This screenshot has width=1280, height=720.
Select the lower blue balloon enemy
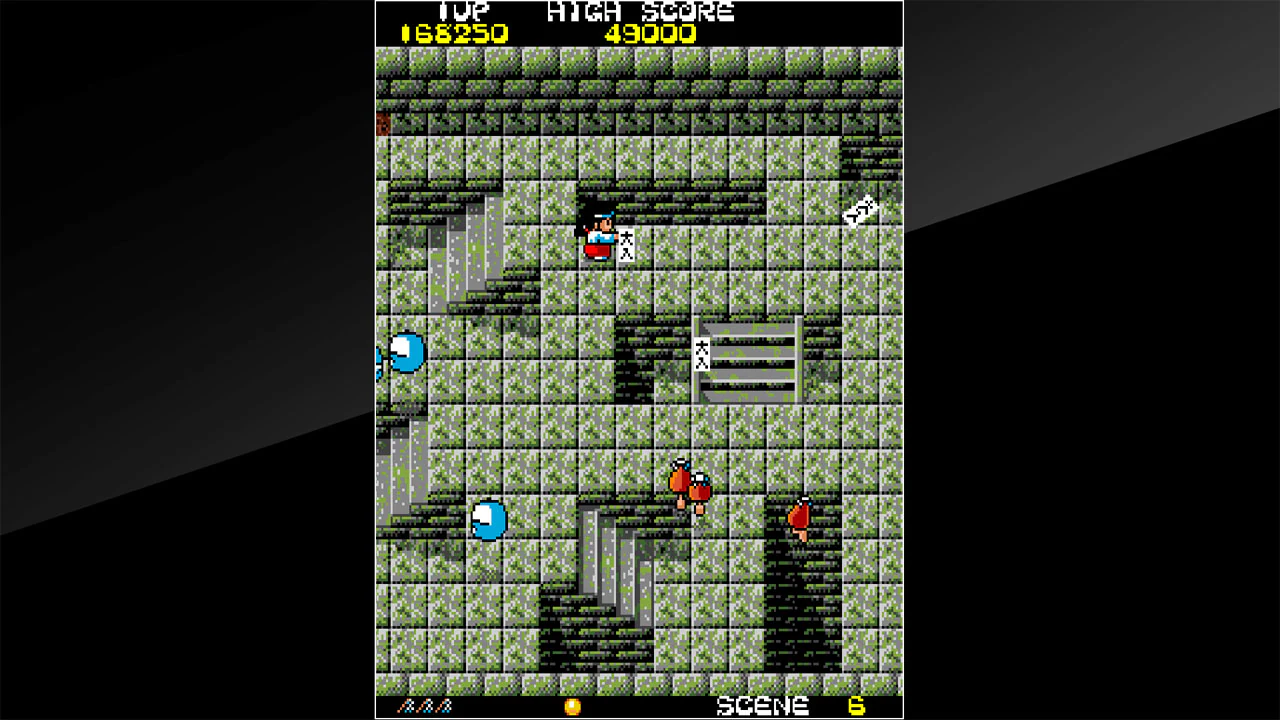tap(488, 521)
